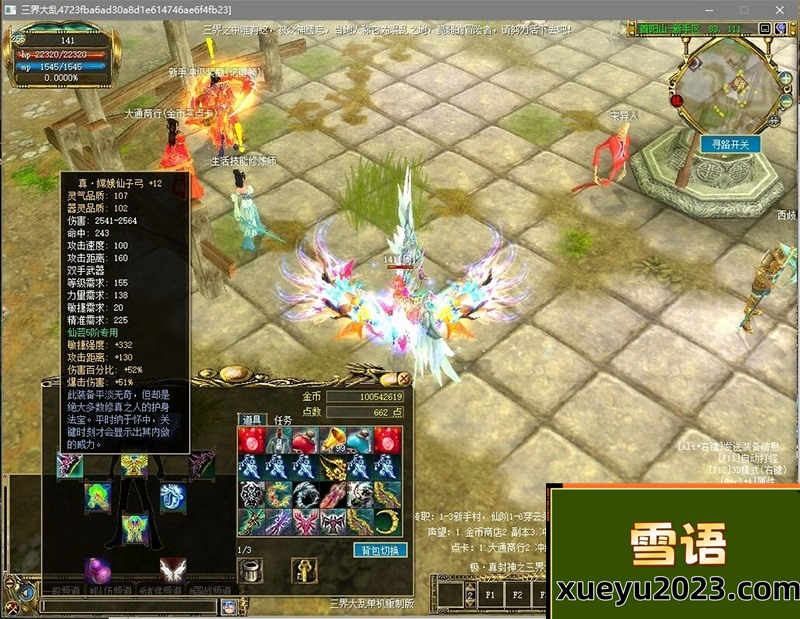Select the purple gourd equipment slot

pyautogui.click(x=97, y=570)
